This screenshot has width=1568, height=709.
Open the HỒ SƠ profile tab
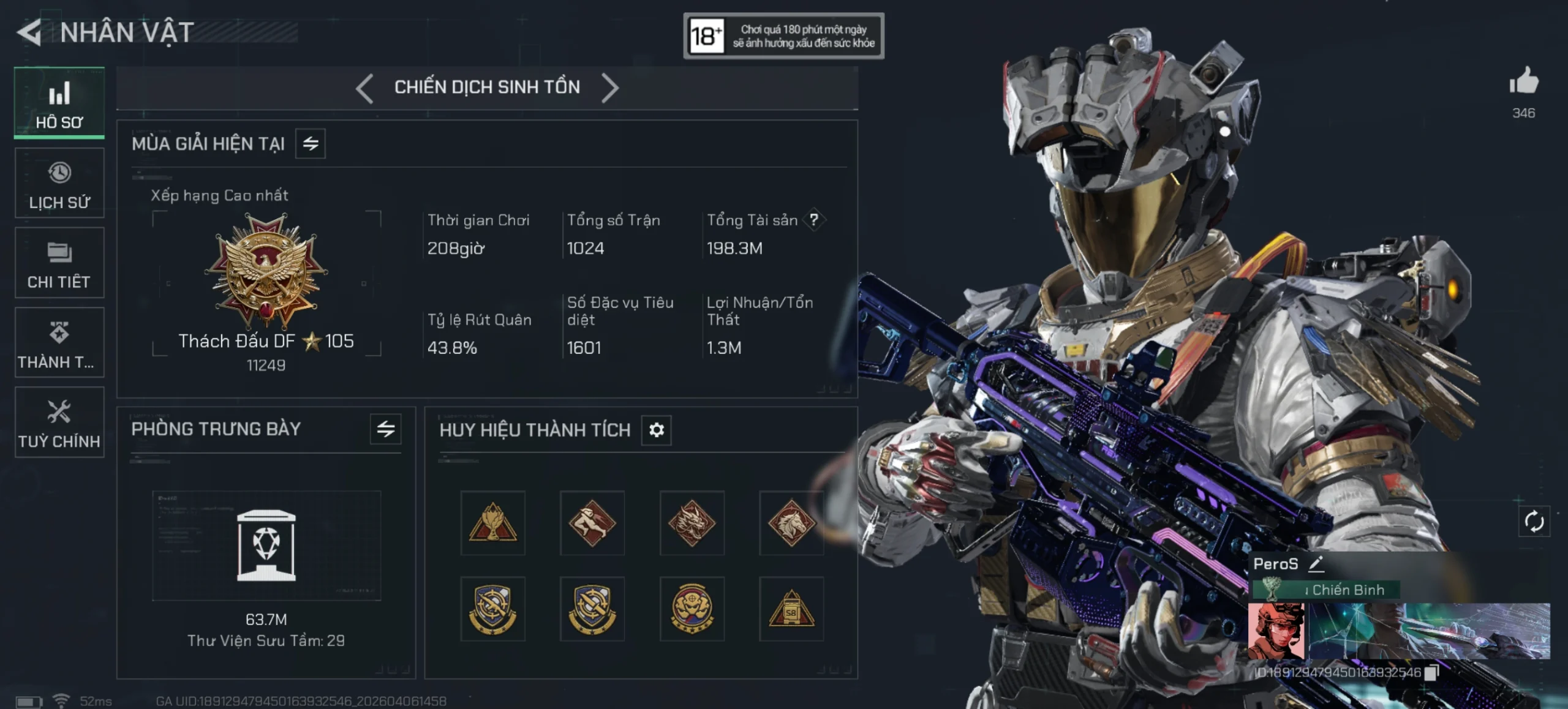[59, 103]
